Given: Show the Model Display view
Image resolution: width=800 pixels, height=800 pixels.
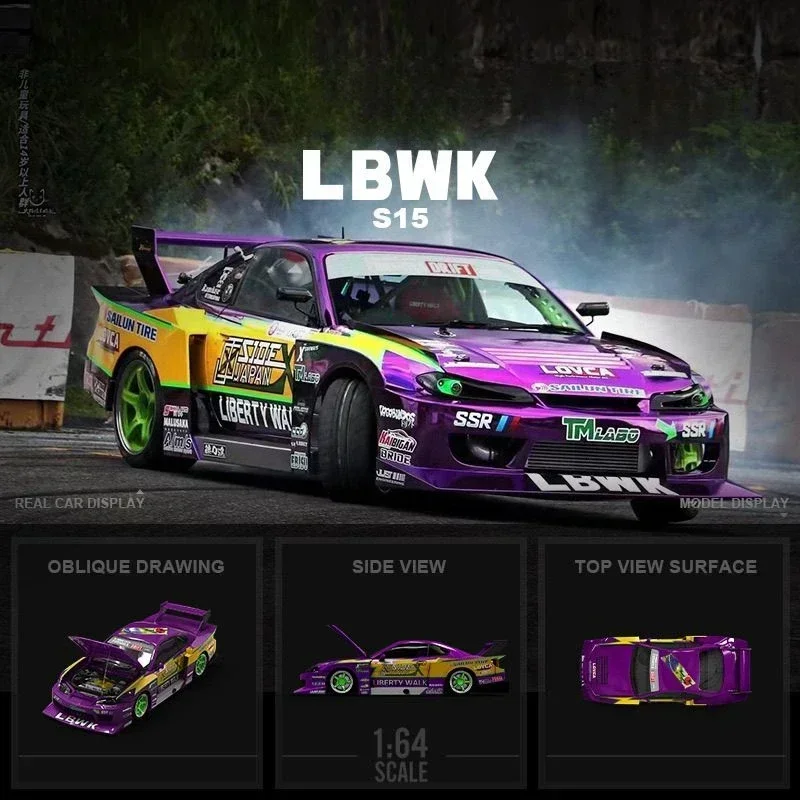Looking at the screenshot, I should tap(734, 503).
